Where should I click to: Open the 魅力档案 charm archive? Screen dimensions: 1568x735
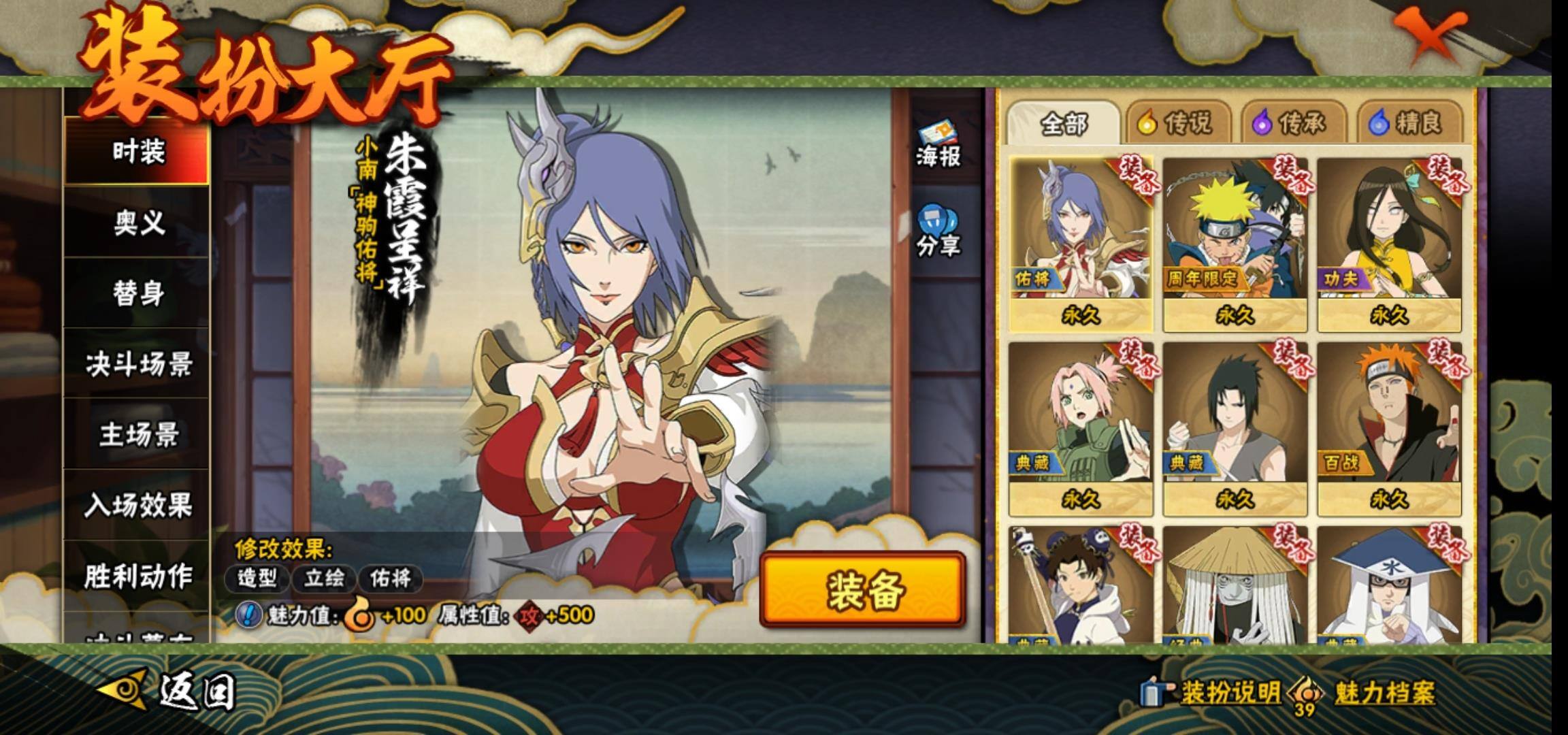[x=1368, y=693]
